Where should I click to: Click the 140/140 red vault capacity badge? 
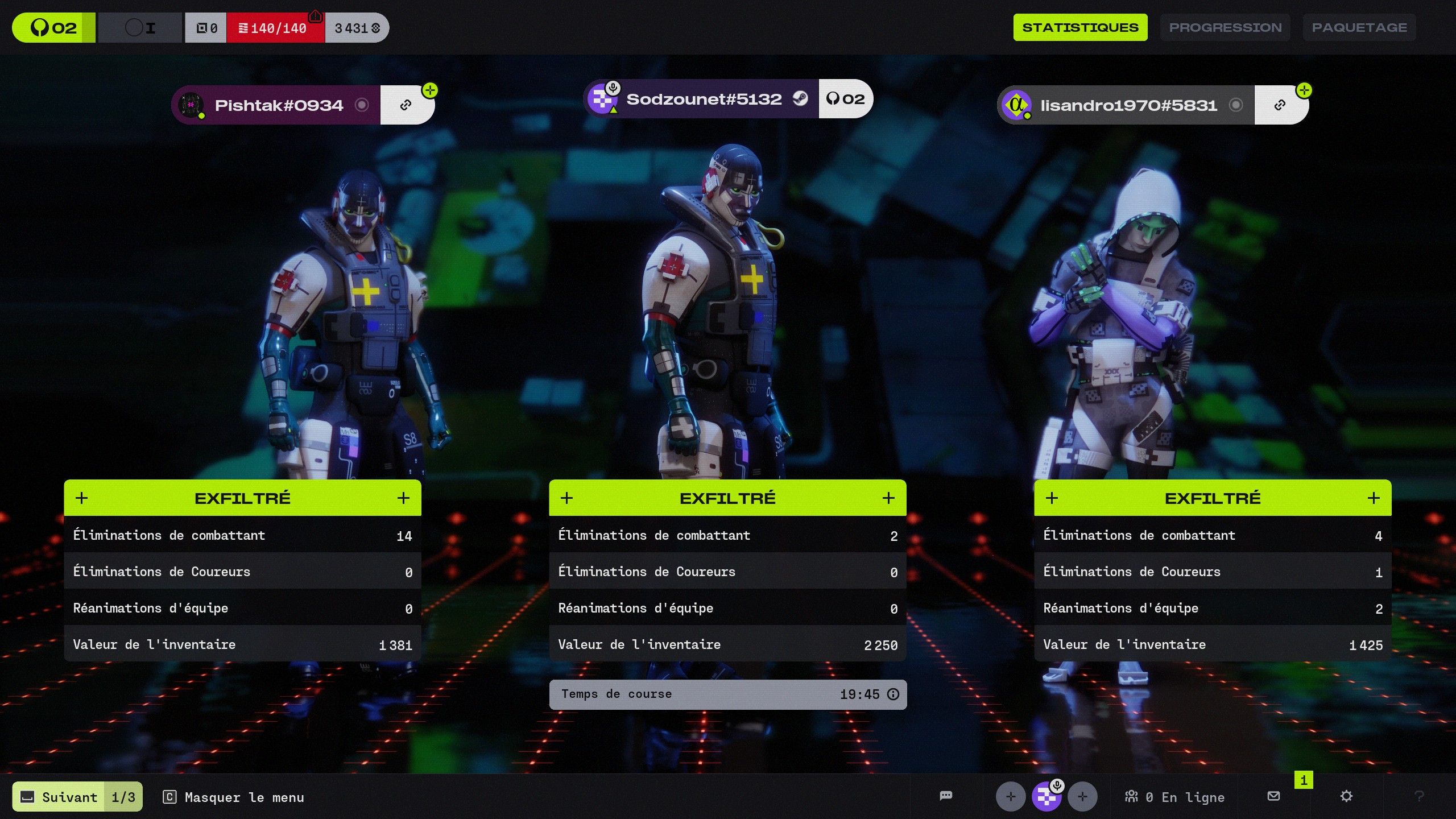pos(275,28)
